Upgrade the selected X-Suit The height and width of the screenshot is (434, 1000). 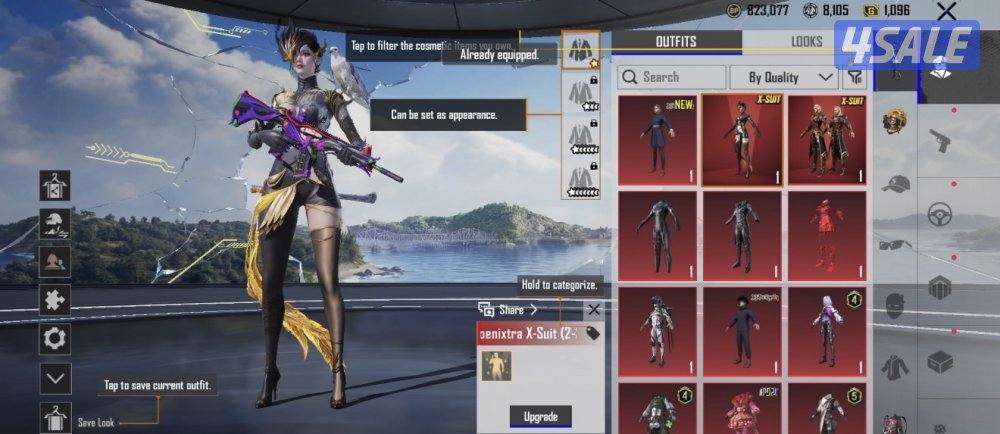541,416
